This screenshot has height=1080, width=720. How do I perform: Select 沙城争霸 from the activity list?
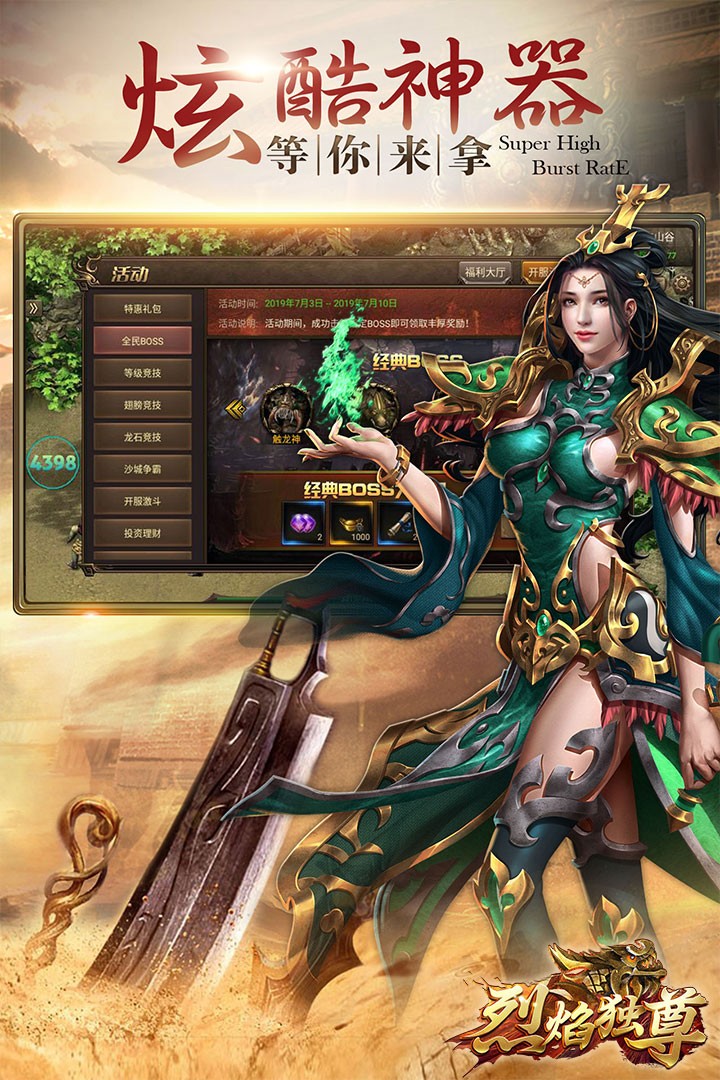click(x=142, y=469)
